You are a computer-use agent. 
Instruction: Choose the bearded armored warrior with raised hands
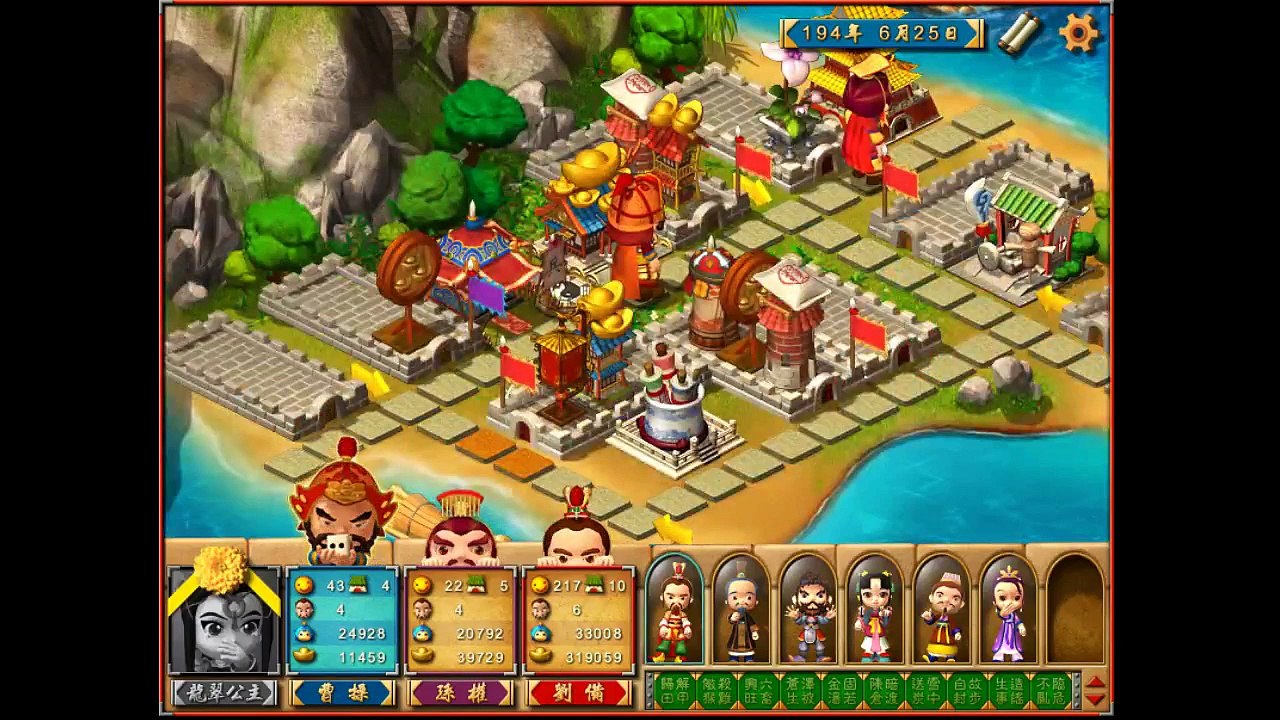click(x=808, y=608)
